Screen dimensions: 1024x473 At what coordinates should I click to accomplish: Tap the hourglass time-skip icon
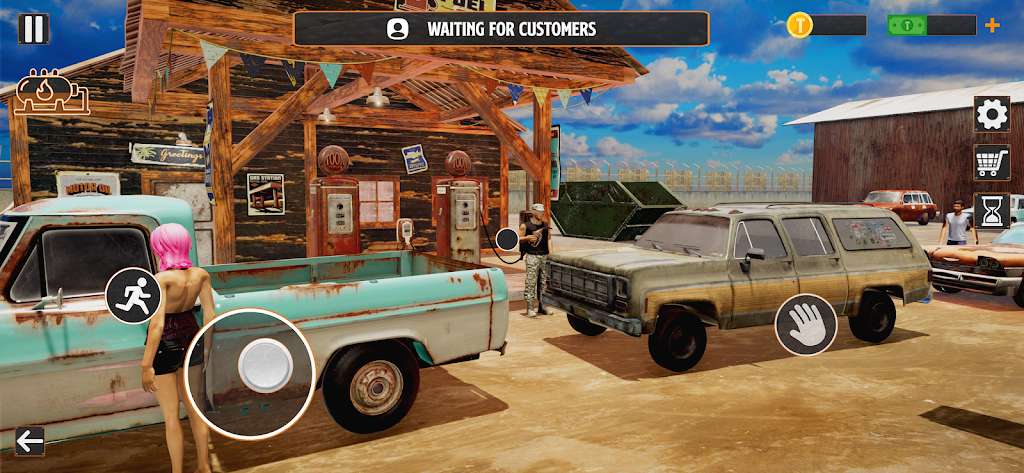point(991,210)
